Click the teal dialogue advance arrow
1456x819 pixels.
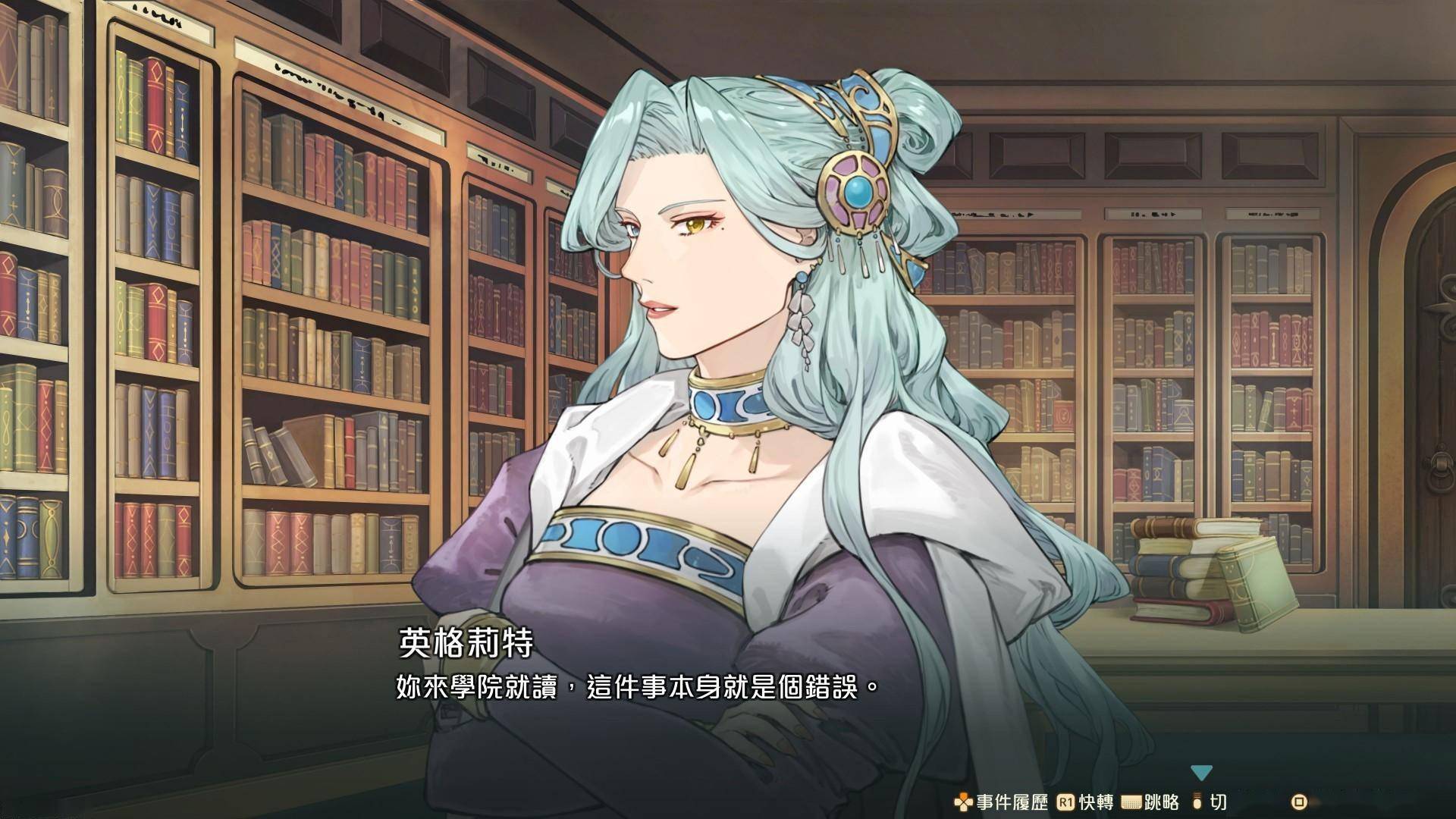(x=1201, y=773)
